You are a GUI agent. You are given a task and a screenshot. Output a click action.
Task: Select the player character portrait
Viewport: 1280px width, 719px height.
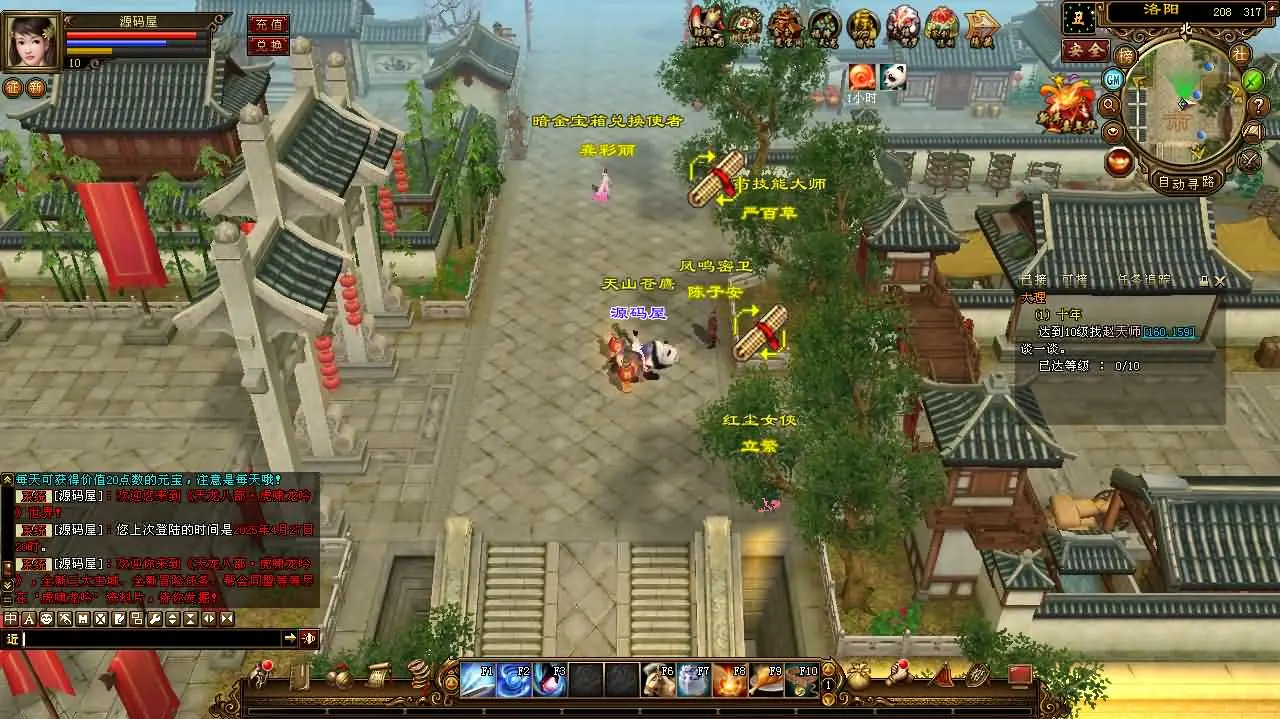coord(32,41)
